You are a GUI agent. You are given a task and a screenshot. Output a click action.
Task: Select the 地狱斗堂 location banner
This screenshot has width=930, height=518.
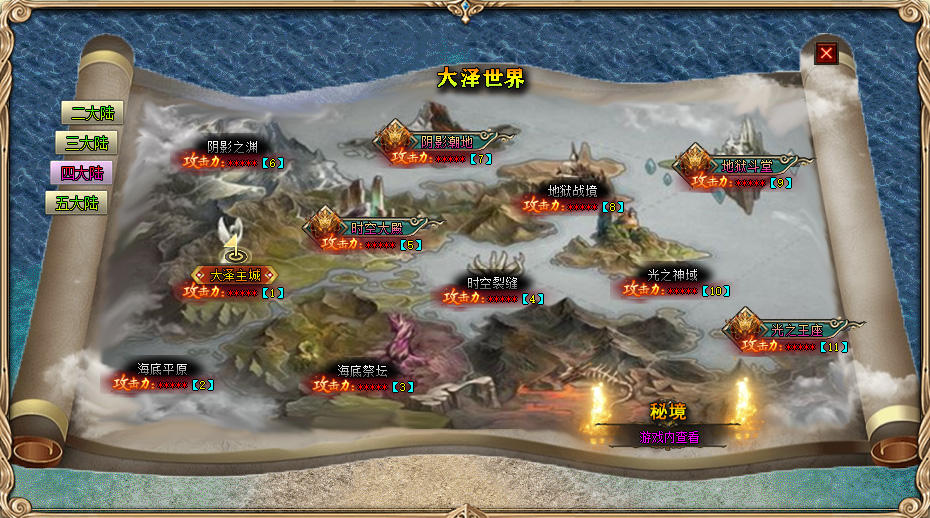[746, 165]
